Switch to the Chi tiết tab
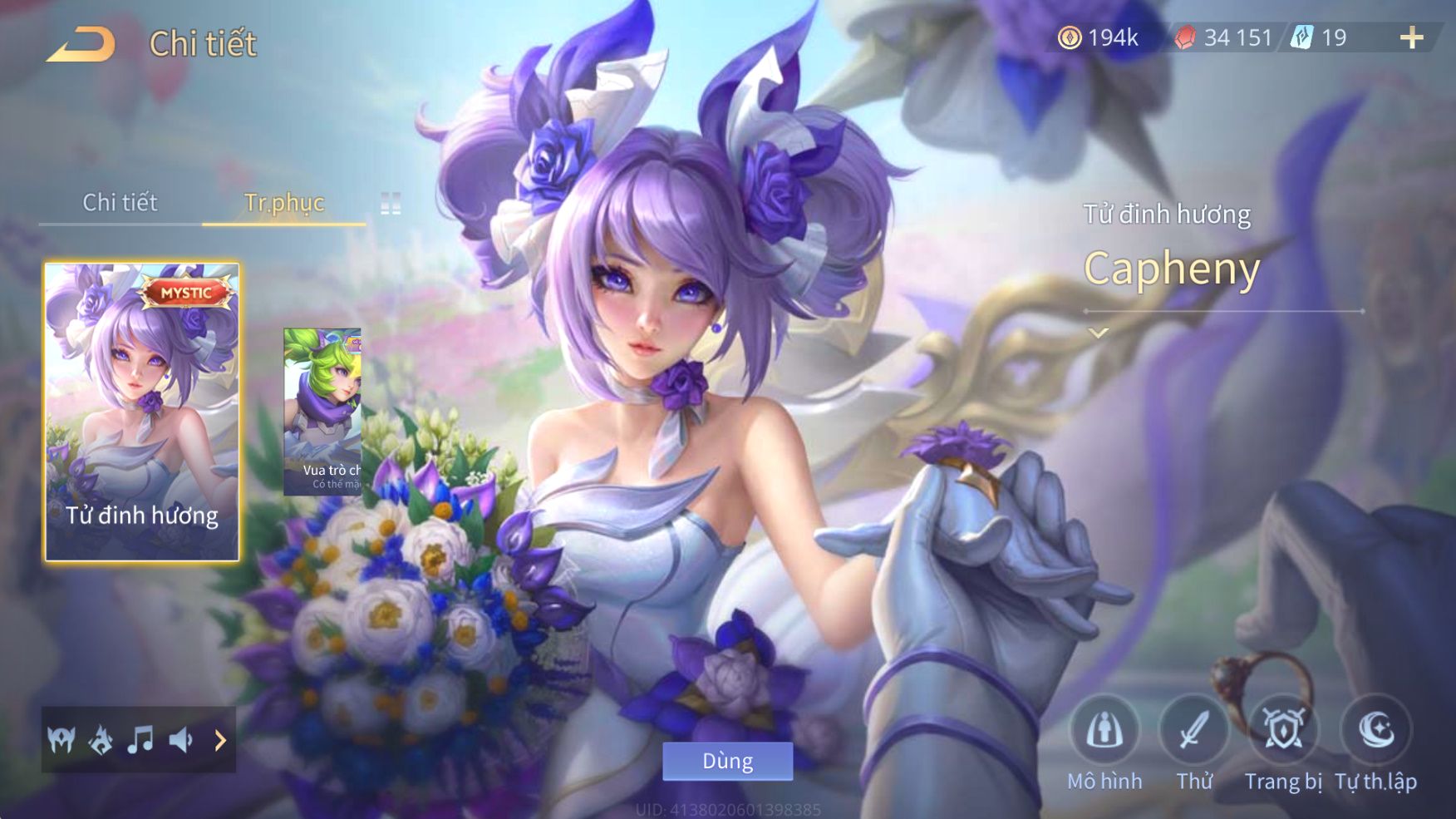The image size is (1456, 819). pos(120,202)
